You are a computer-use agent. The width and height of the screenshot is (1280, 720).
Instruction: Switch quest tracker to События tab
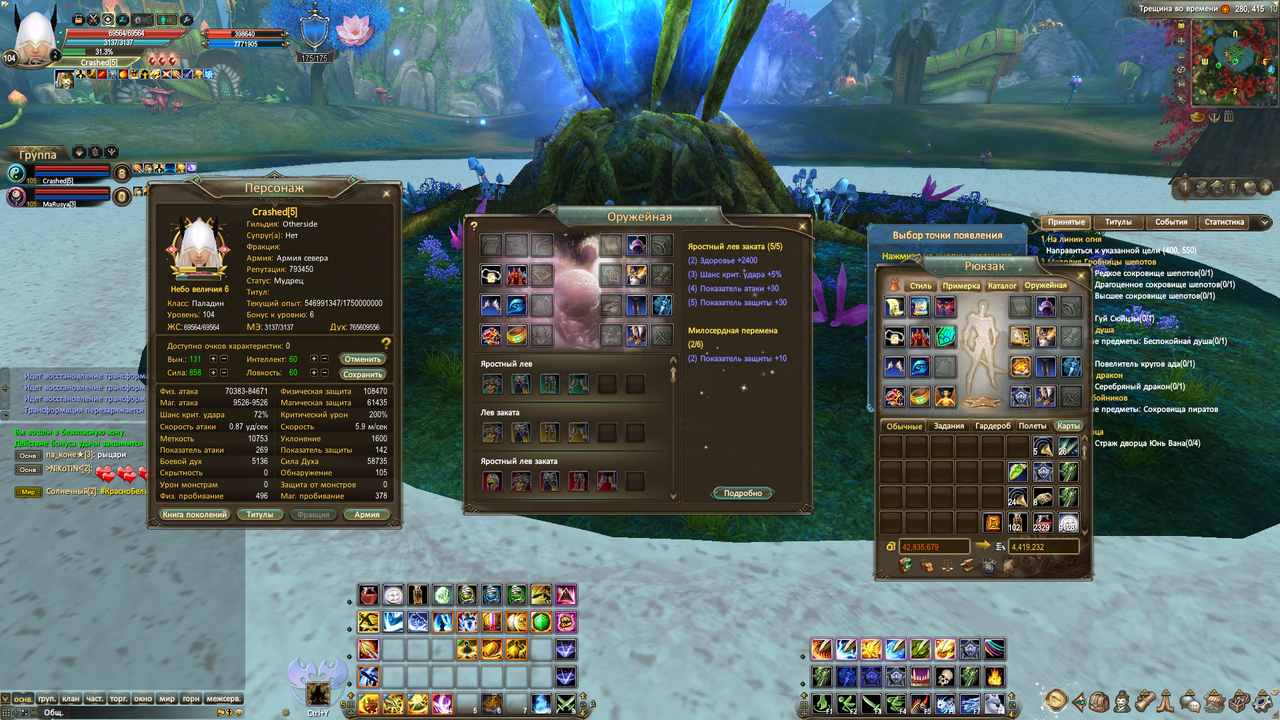pyautogui.click(x=1171, y=222)
